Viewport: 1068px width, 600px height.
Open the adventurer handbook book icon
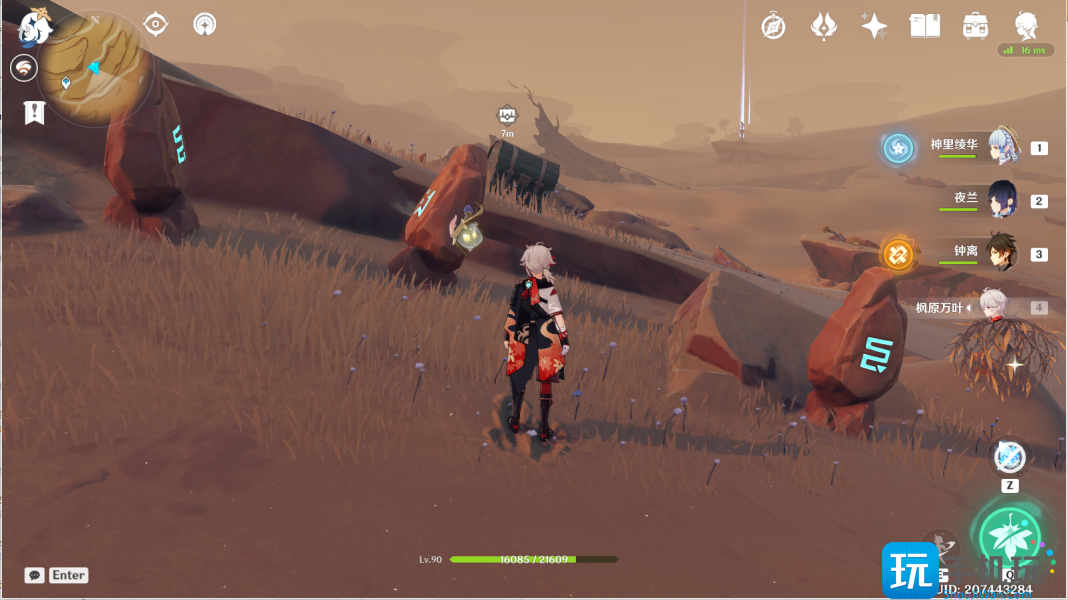click(x=925, y=26)
